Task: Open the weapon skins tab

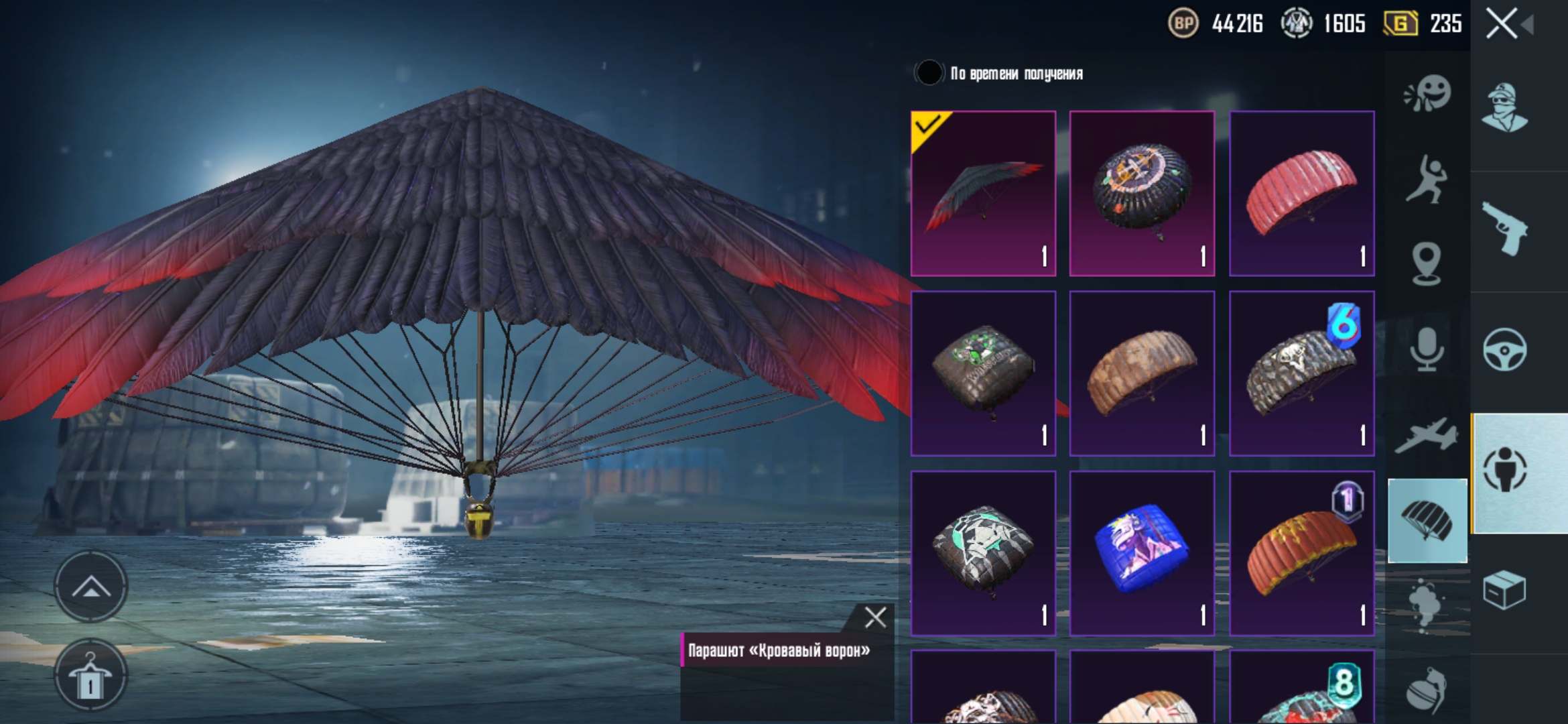Action: click(1504, 229)
